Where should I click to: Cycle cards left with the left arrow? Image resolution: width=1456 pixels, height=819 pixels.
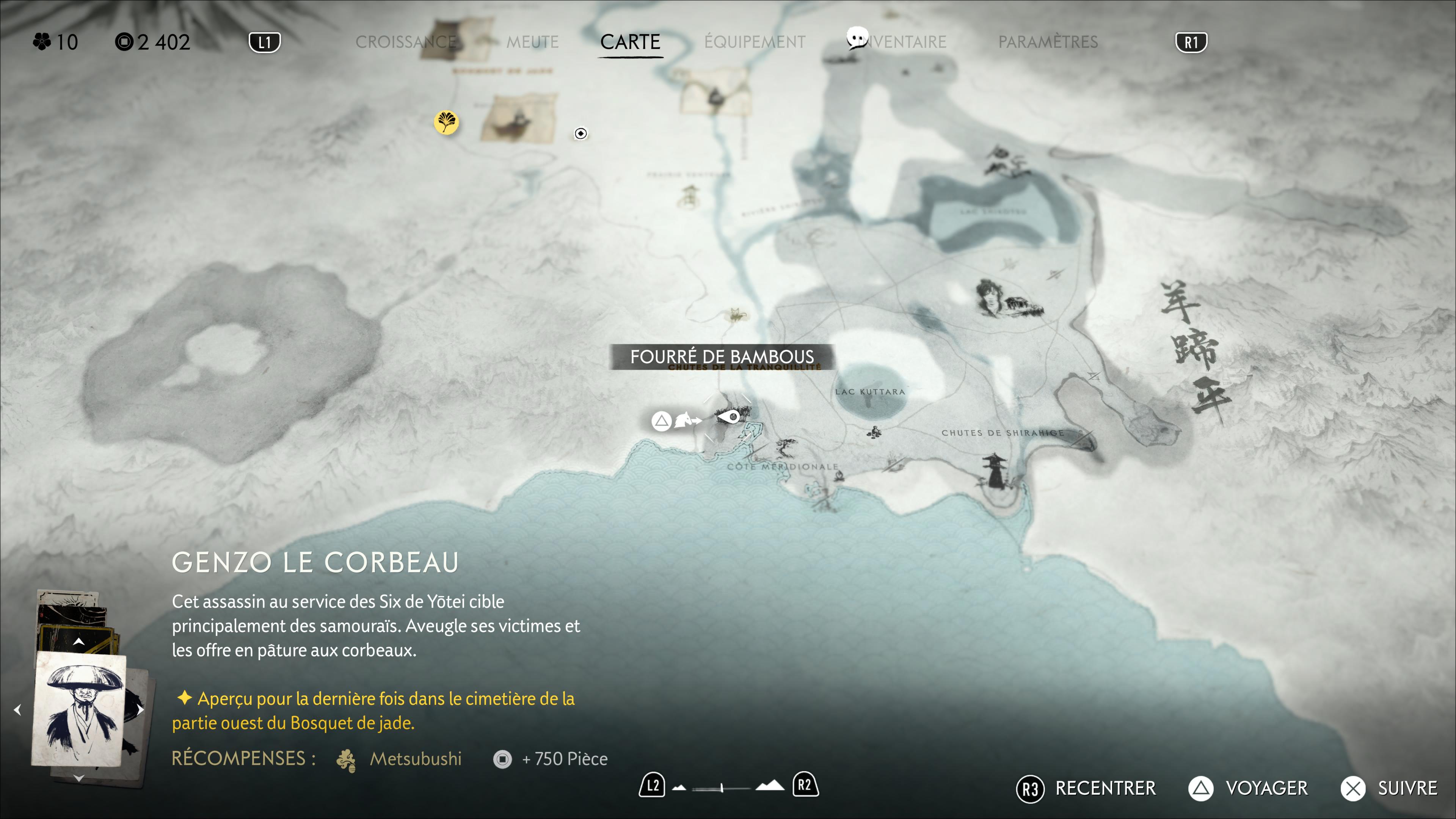[17, 710]
